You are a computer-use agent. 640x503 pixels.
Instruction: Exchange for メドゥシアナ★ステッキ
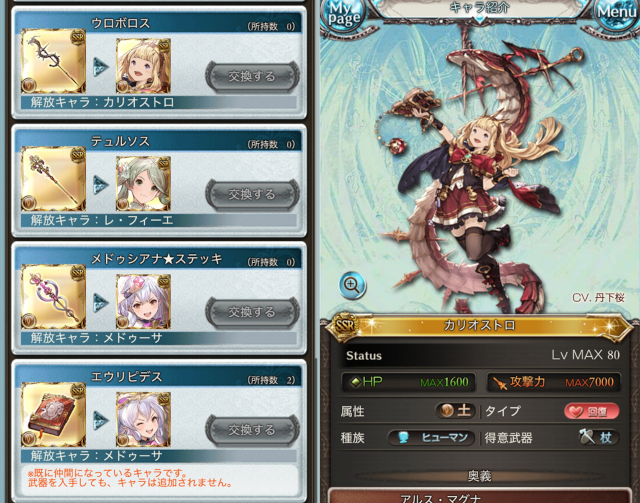tap(251, 312)
